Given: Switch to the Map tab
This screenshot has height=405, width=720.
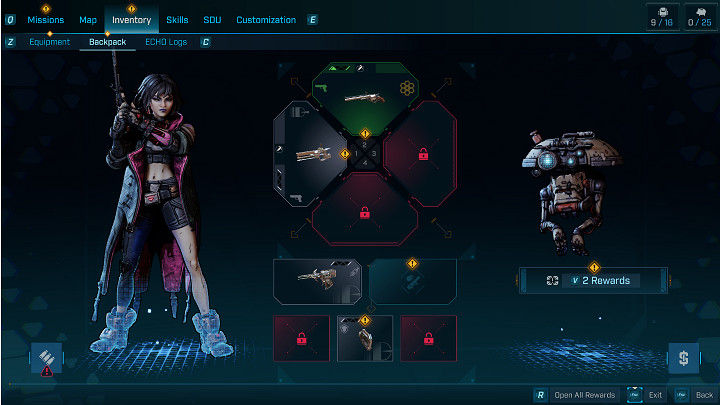Looking at the screenshot, I should pos(88,20).
